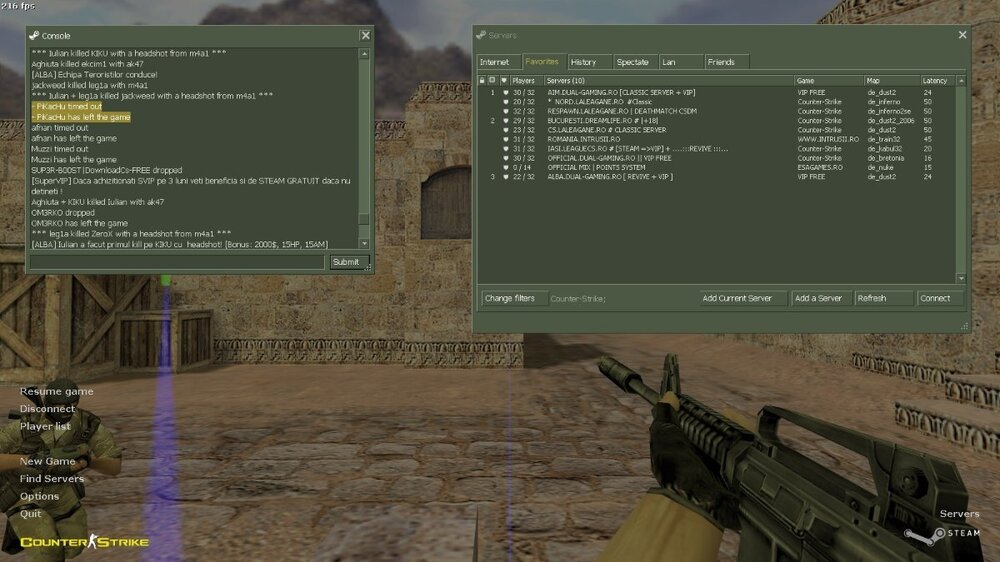Open the Options menu
Image resolution: width=1000 pixels, height=562 pixels.
click(40, 496)
